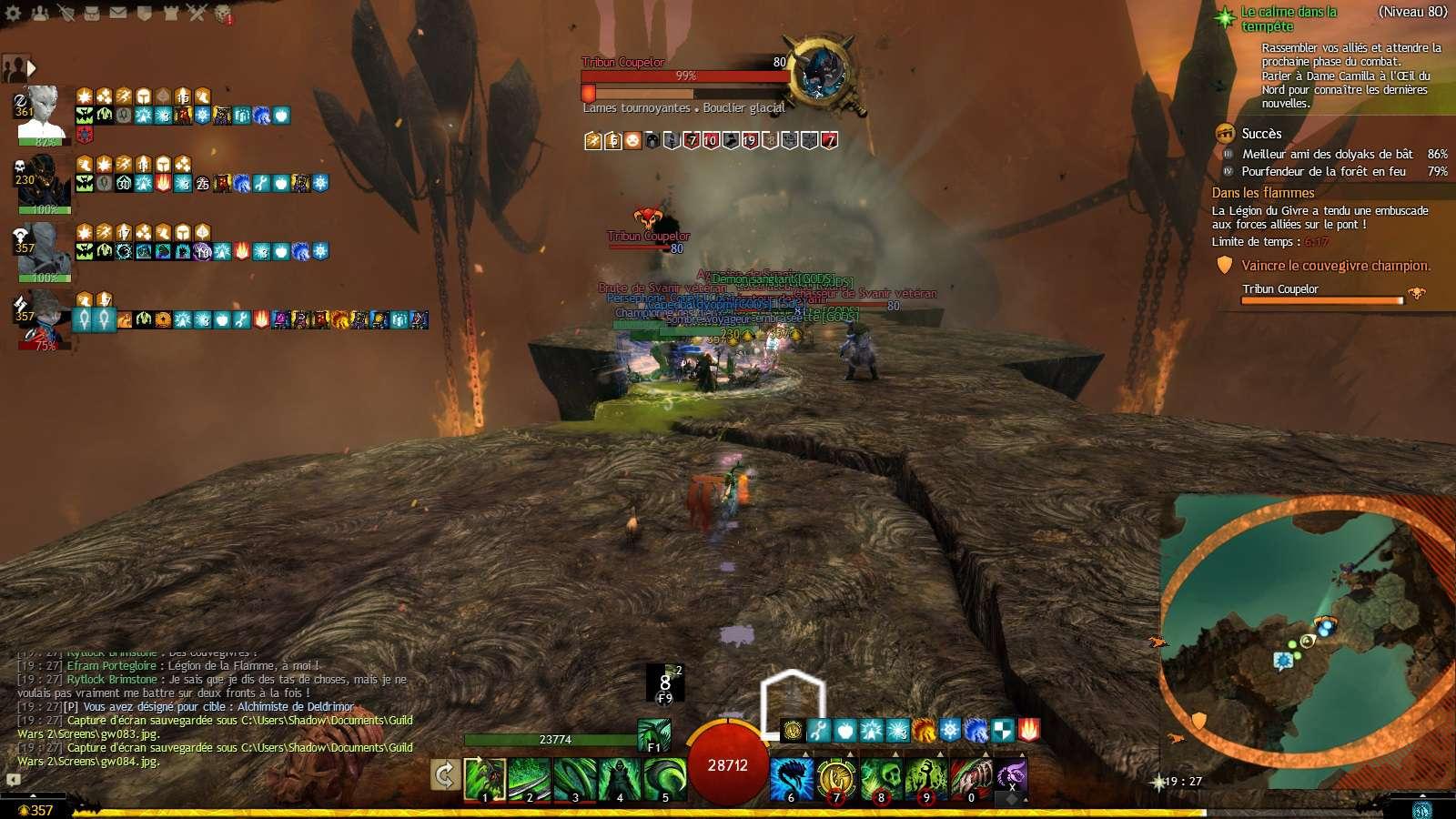Open the contacts and LFG panel icon
Image resolution: width=1456 pixels, height=819 pixels.
[x=40, y=13]
